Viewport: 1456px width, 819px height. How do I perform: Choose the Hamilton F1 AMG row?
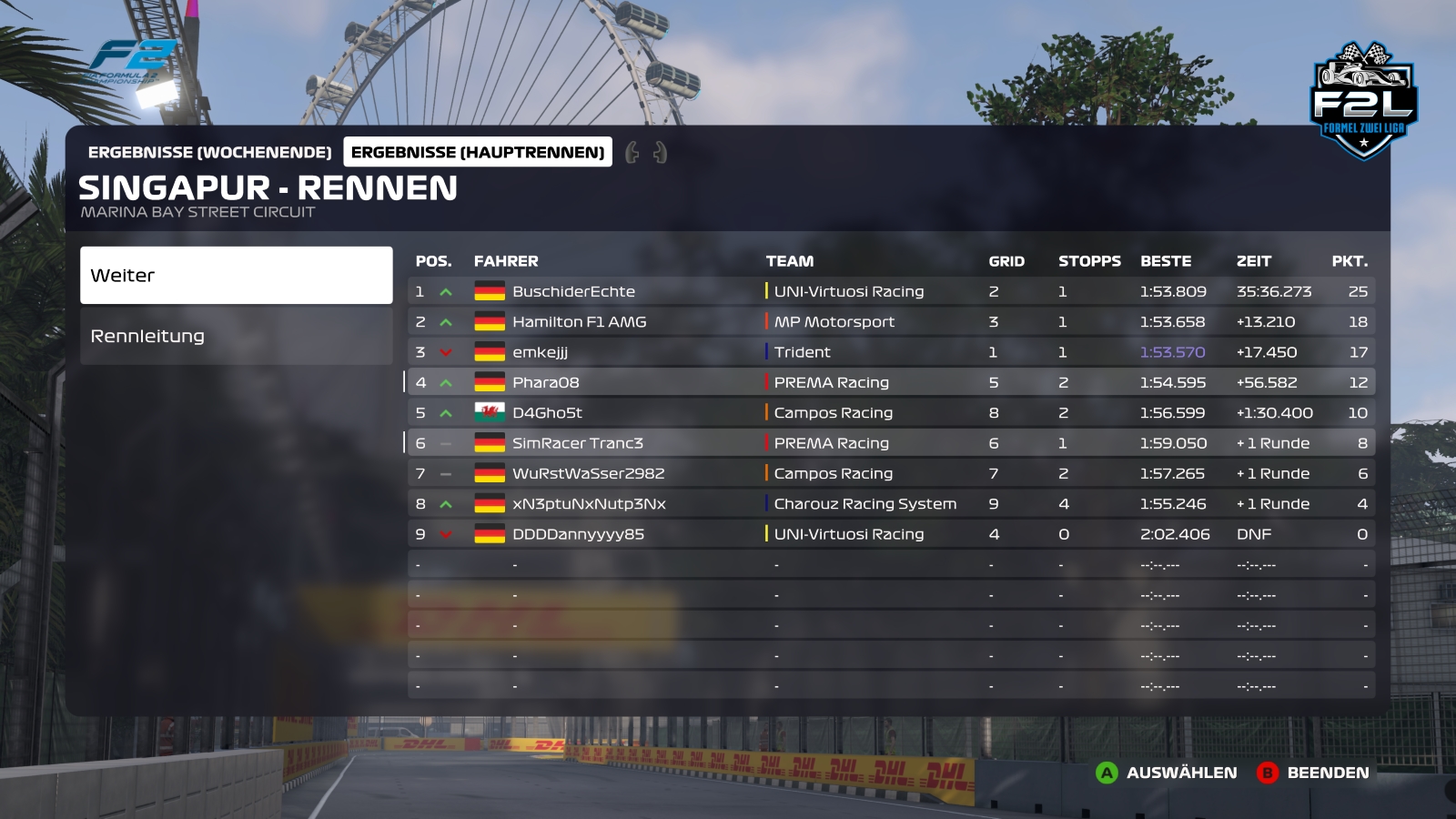point(890,321)
